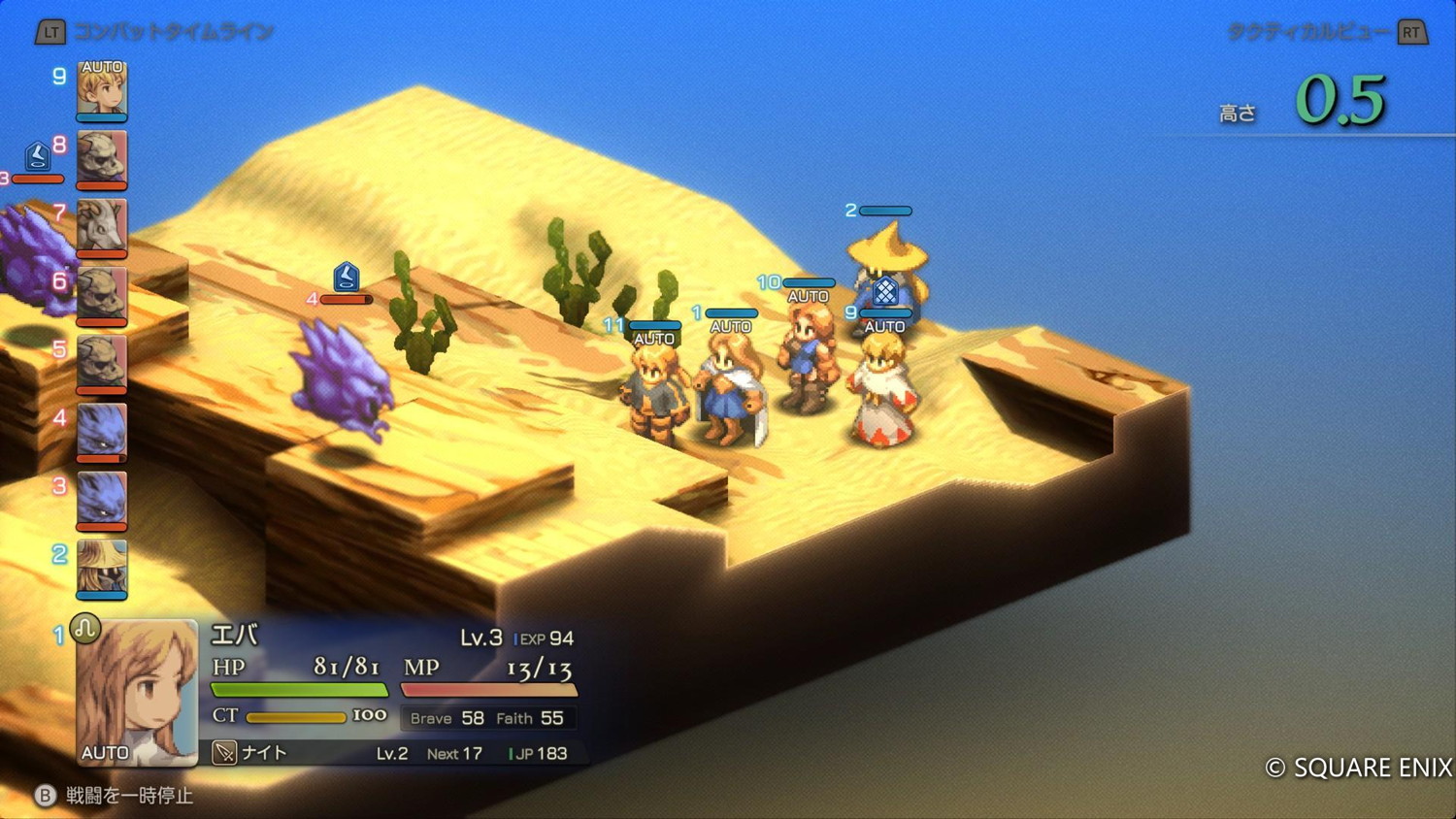
Task: Click the zodiac sign icon above エバ's portrait
Action: point(85,629)
